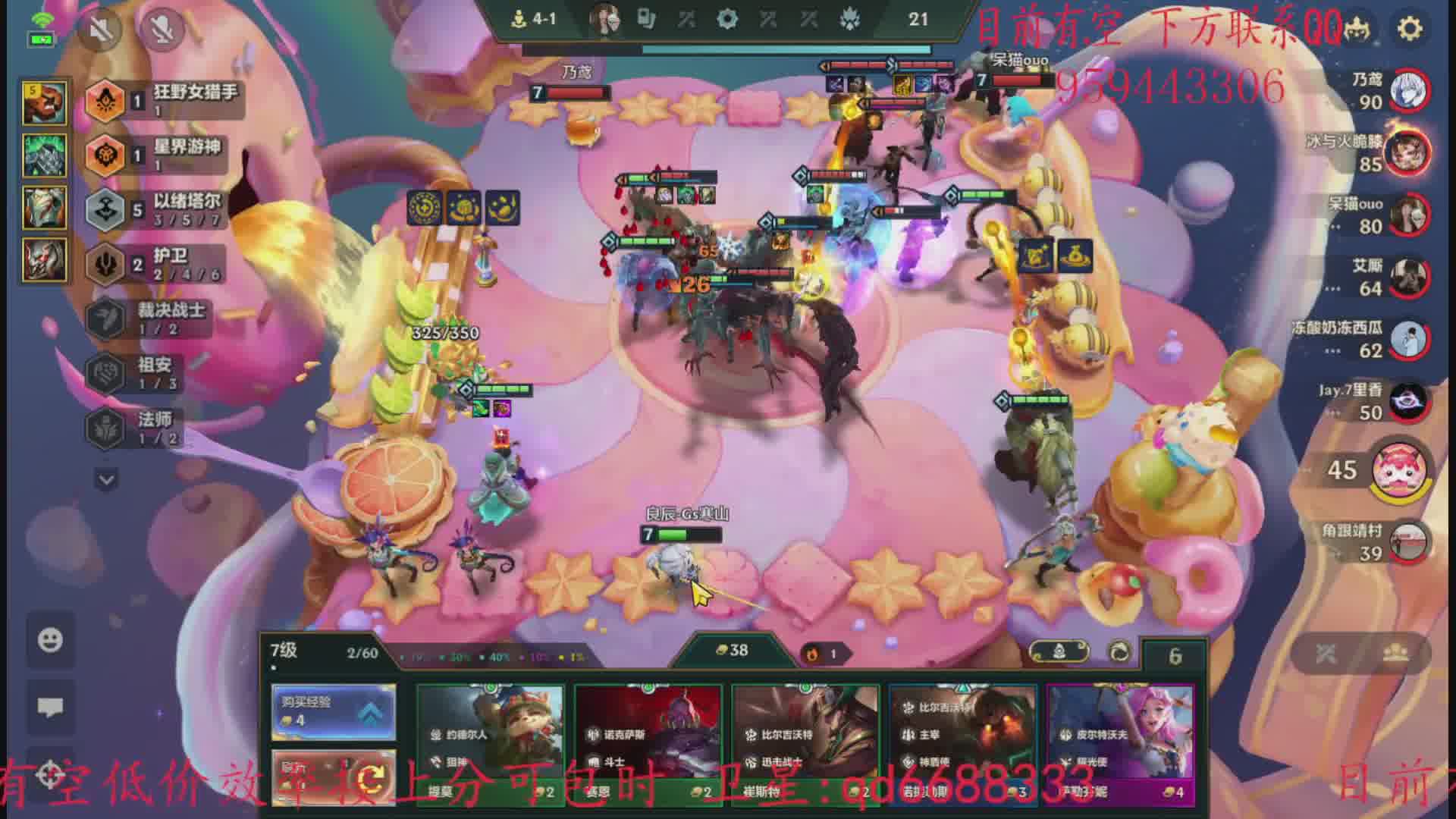1456x819 pixels.
Task: Scout player 呆猫ouo's board
Action: click(1409, 215)
